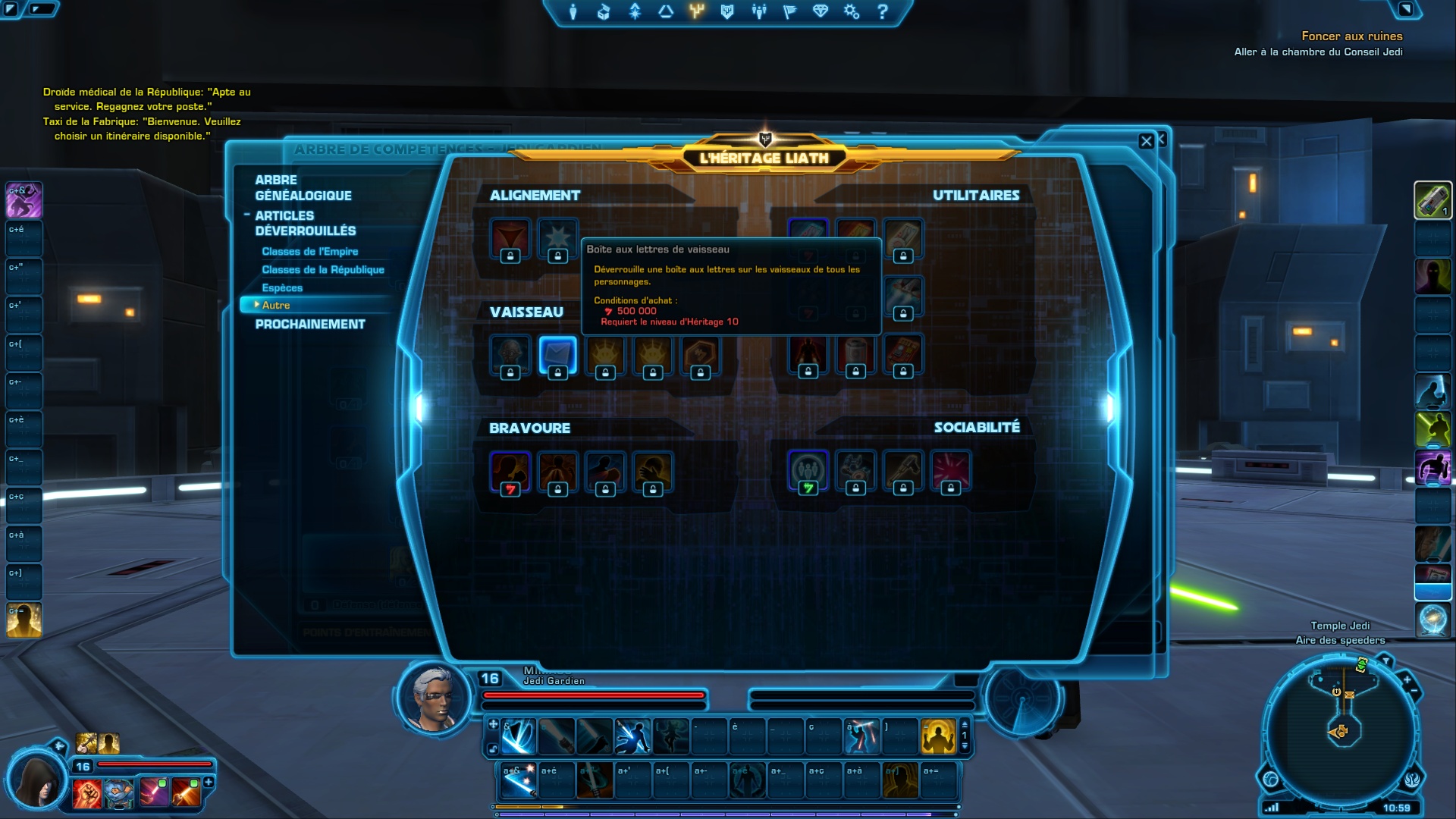1456x819 pixels.
Task: Click the Foncer aux ruines quest tracker
Action: 1351,36
